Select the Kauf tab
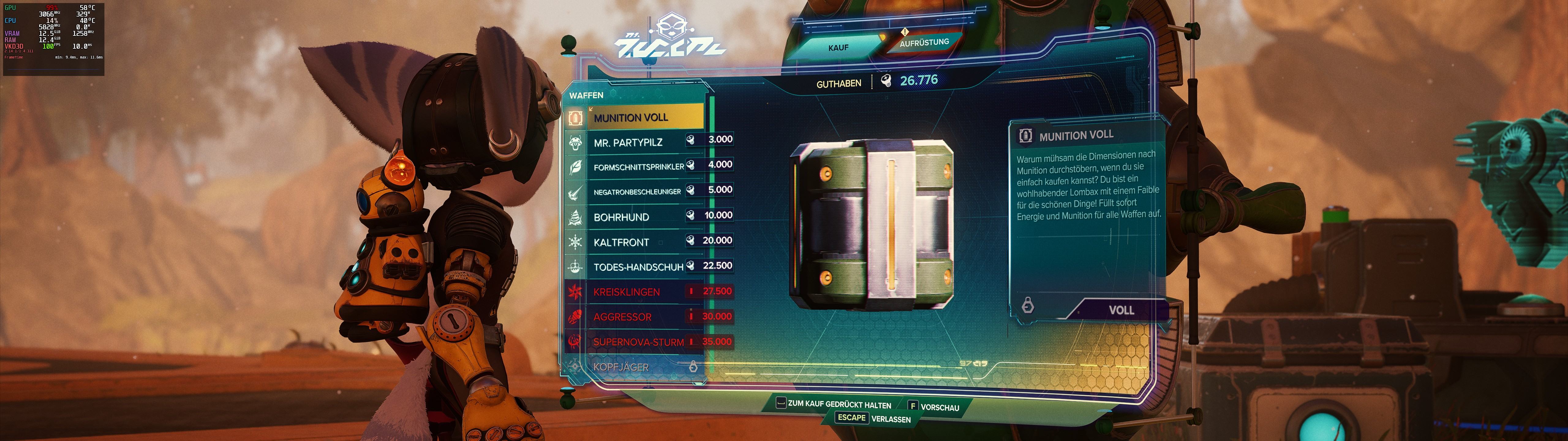The width and height of the screenshot is (1568, 441). pos(838,47)
